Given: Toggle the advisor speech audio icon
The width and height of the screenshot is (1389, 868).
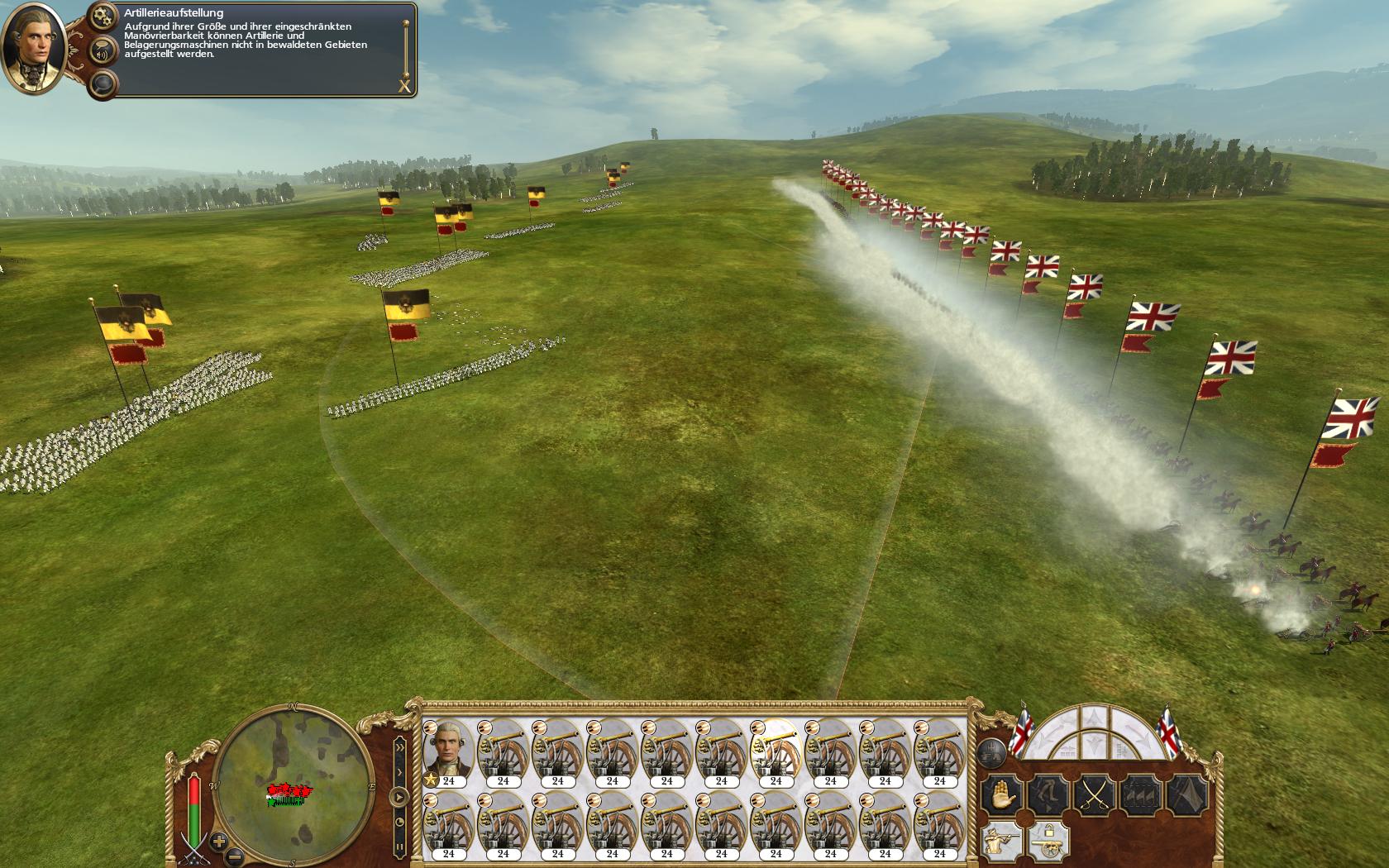Looking at the screenshot, I should [103, 52].
